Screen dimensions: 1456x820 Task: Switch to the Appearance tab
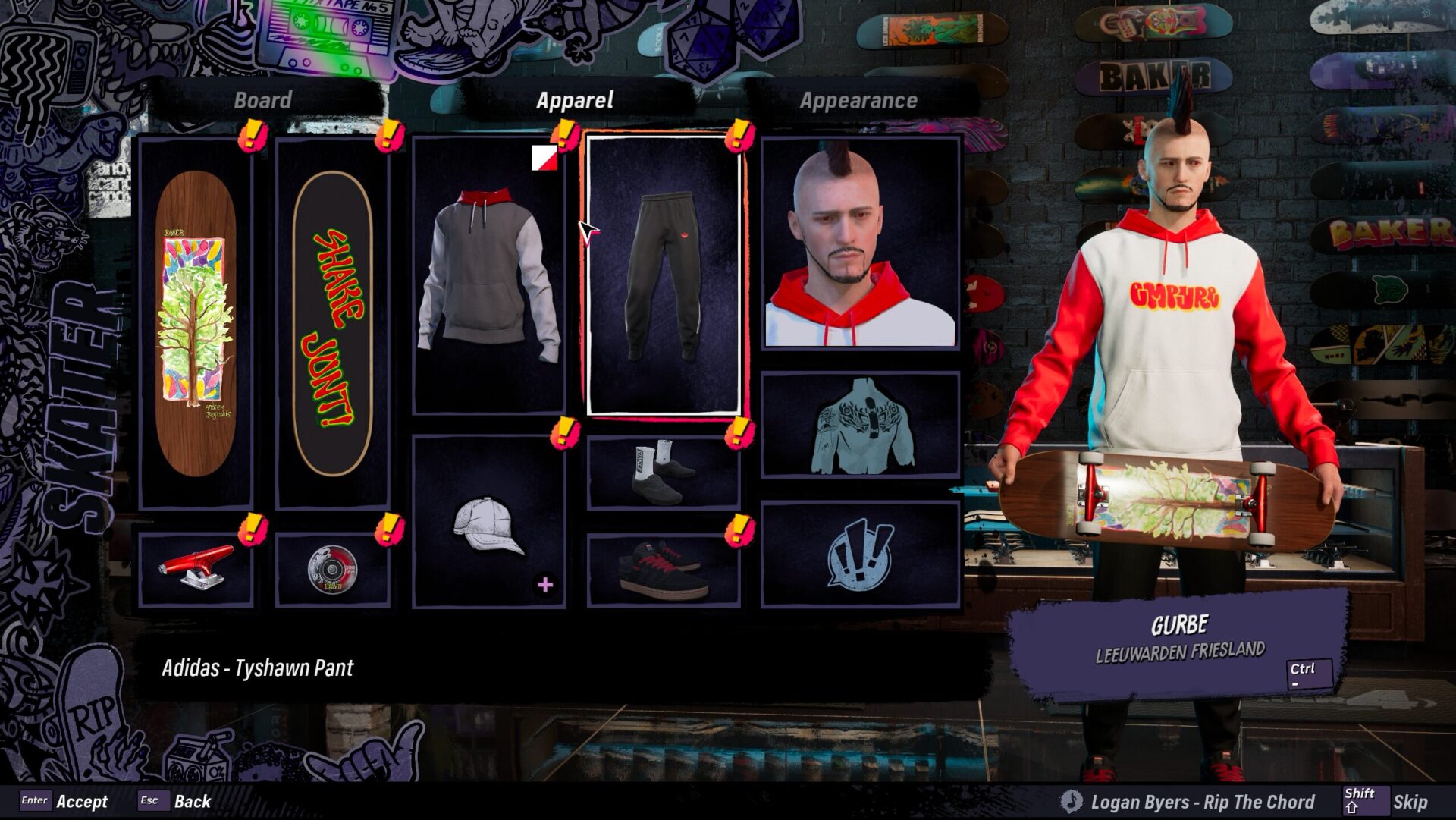858,100
